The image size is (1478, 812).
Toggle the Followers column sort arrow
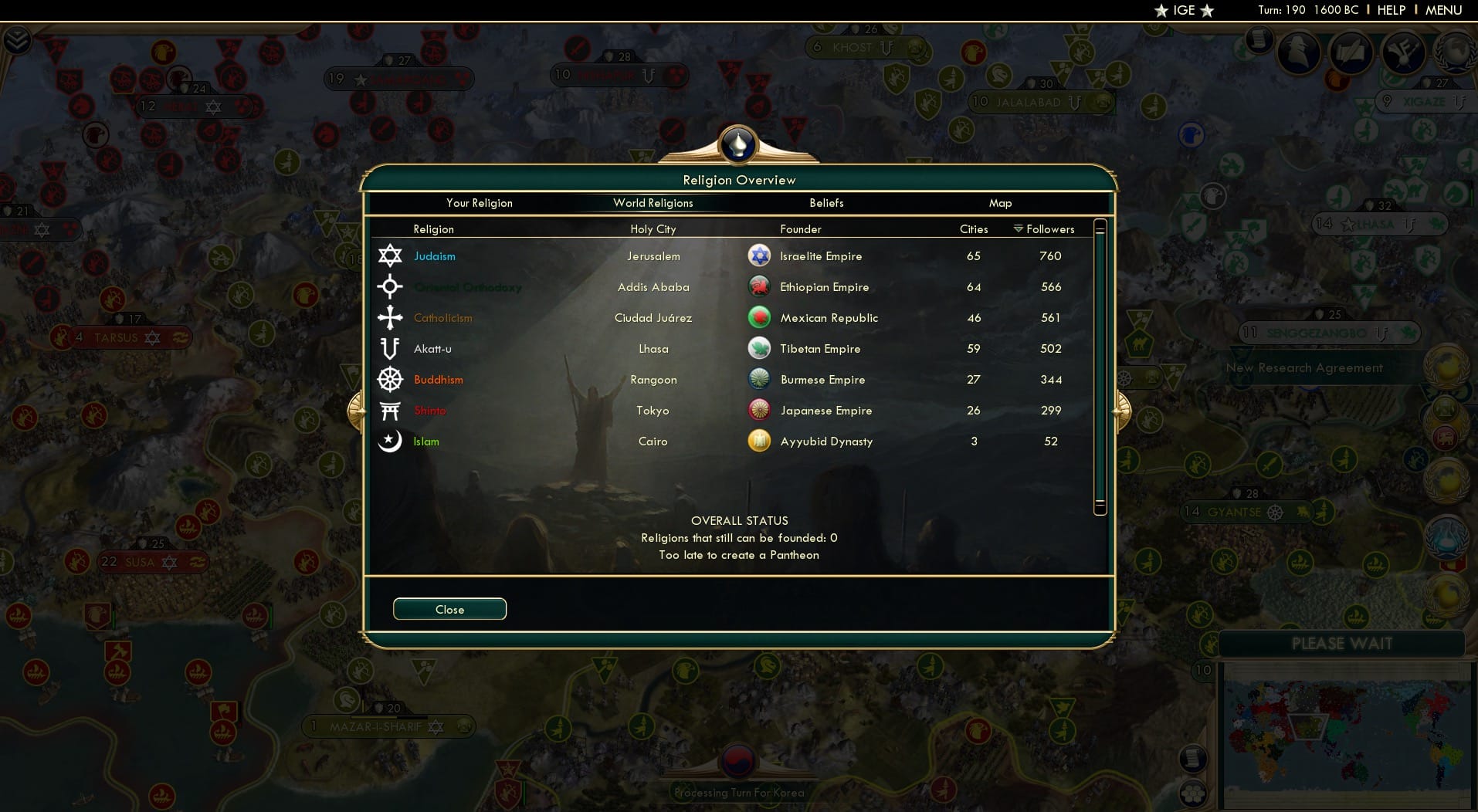(1020, 228)
